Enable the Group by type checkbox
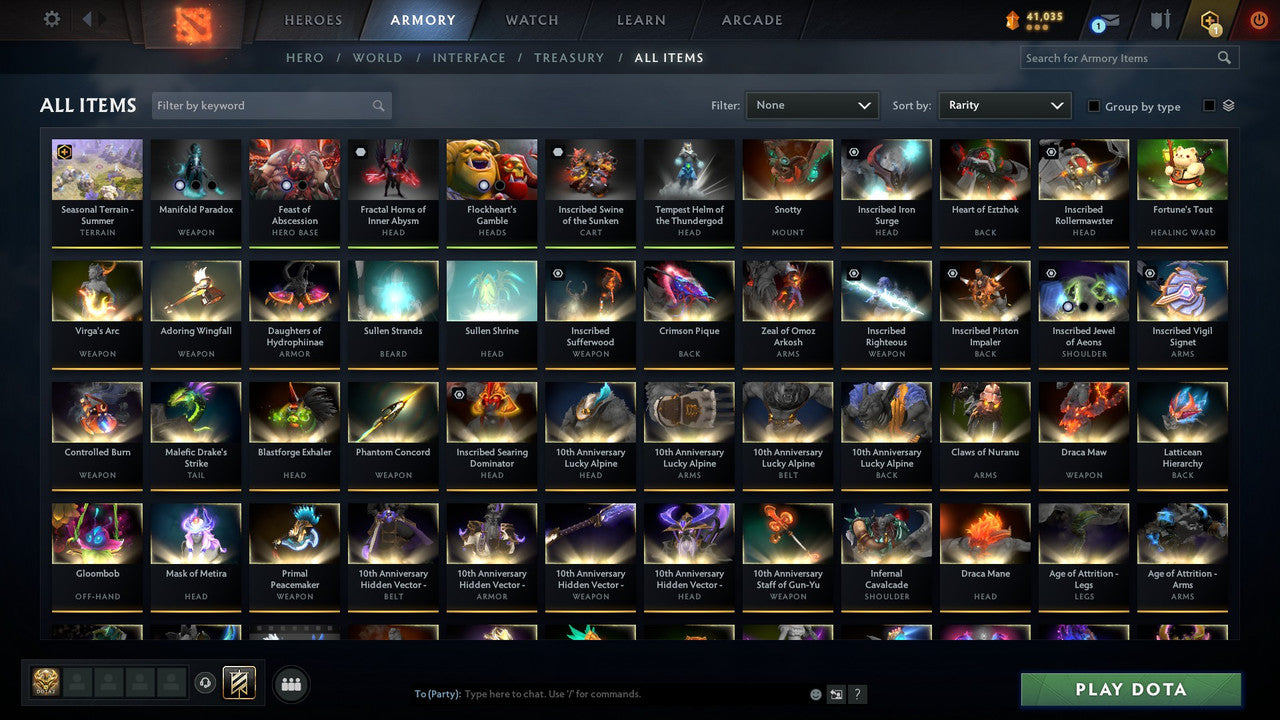The image size is (1280, 720). (x=1094, y=106)
